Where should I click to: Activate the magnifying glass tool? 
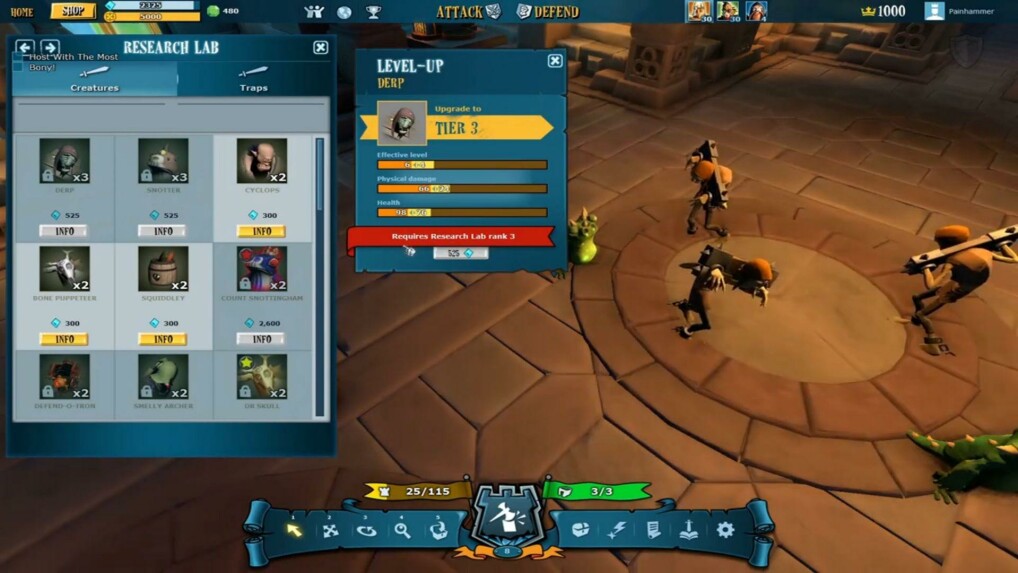point(402,529)
